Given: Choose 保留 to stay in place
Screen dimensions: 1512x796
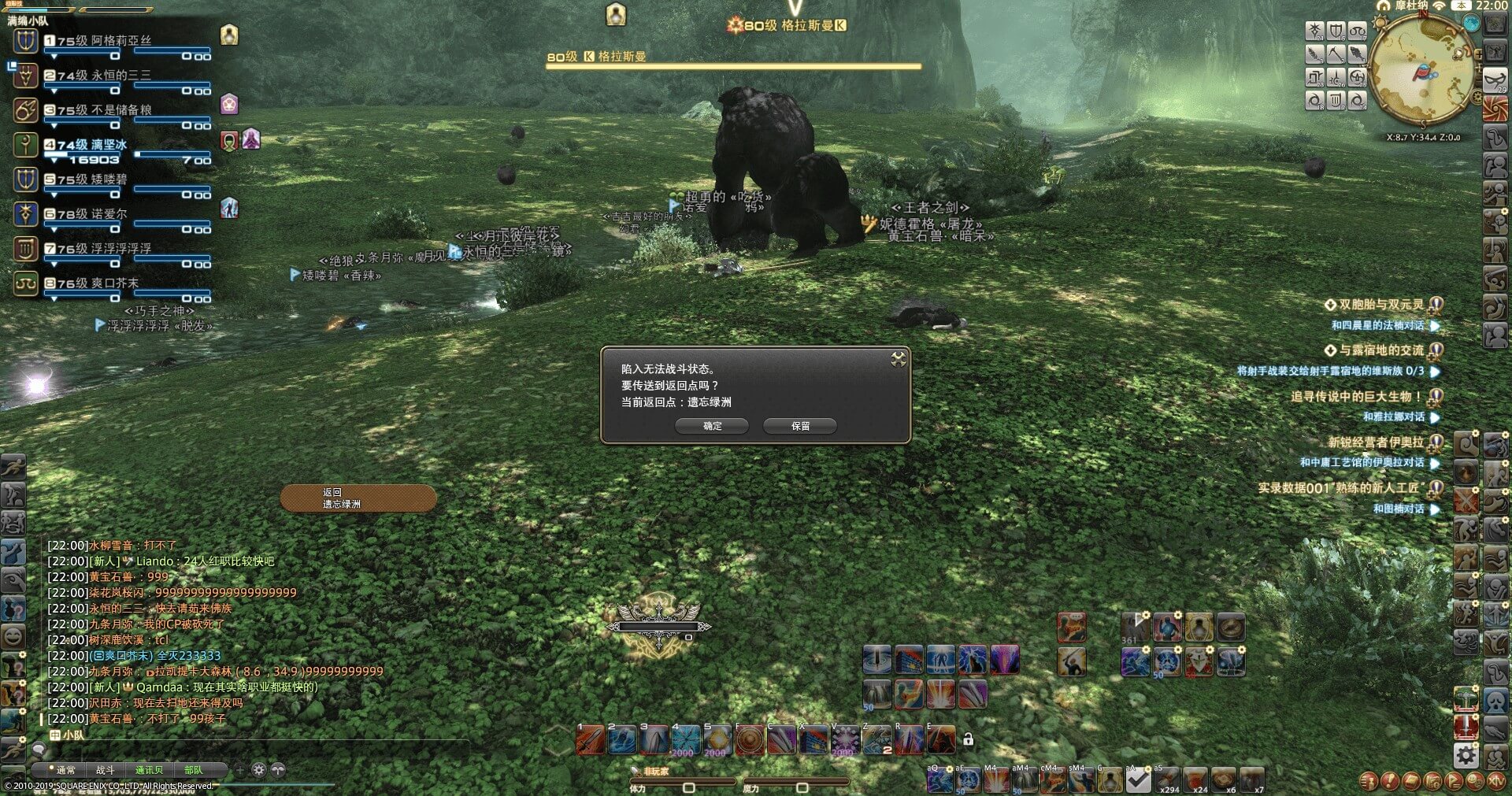Looking at the screenshot, I should pyautogui.click(x=799, y=426).
